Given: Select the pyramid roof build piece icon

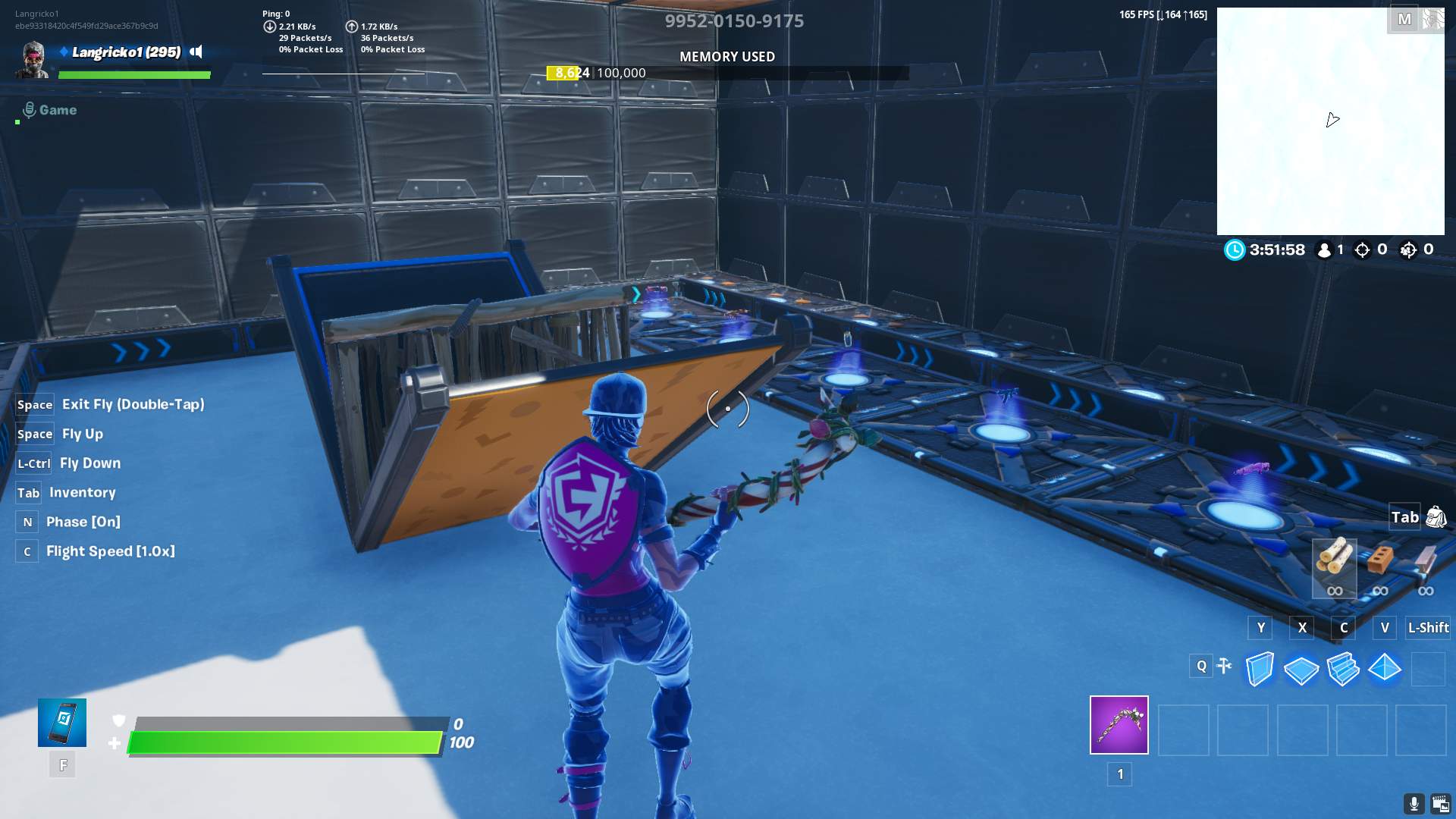Looking at the screenshot, I should [1385, 667].
